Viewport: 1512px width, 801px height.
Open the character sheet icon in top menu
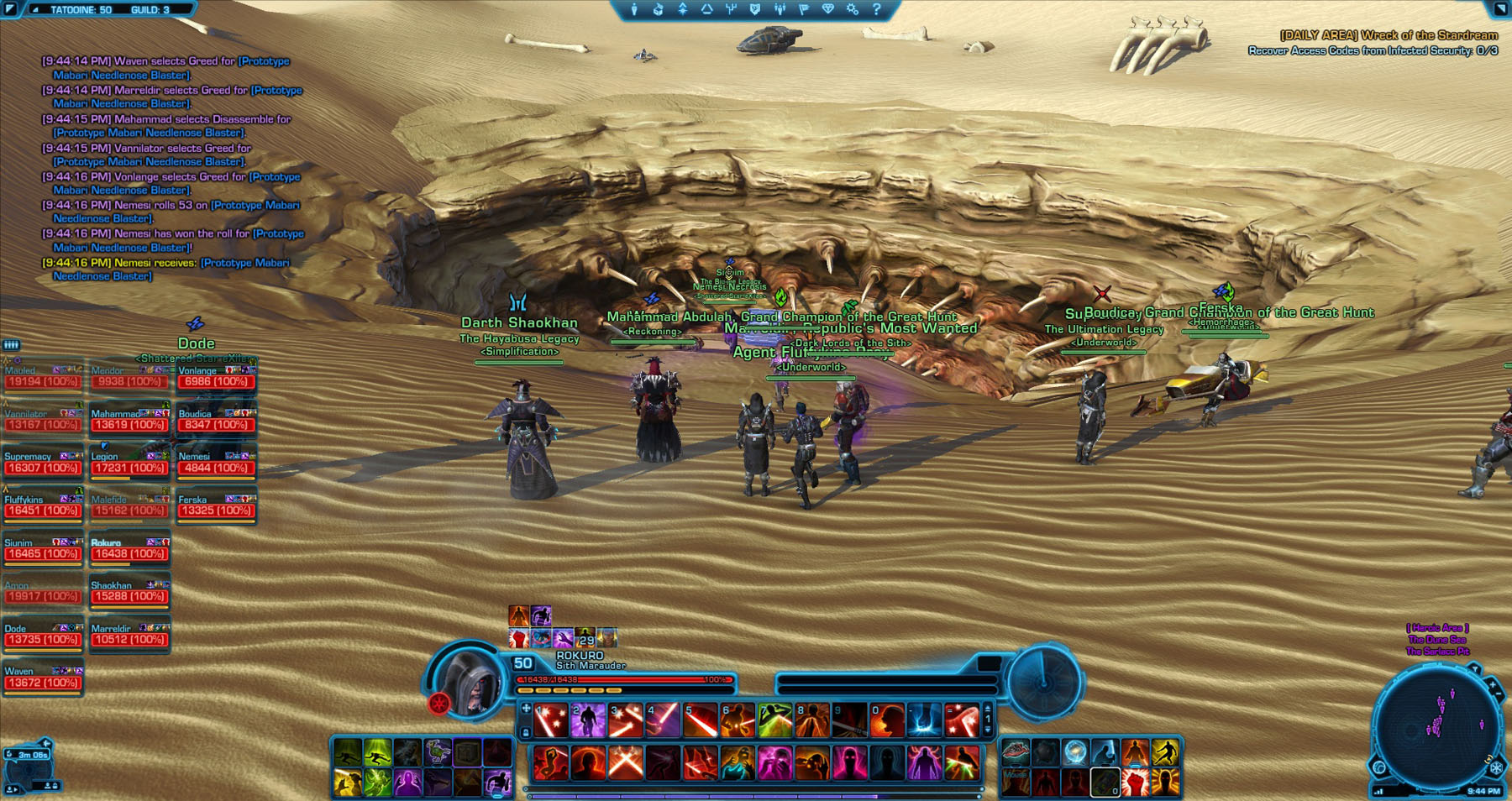click(x=634, y=9)
